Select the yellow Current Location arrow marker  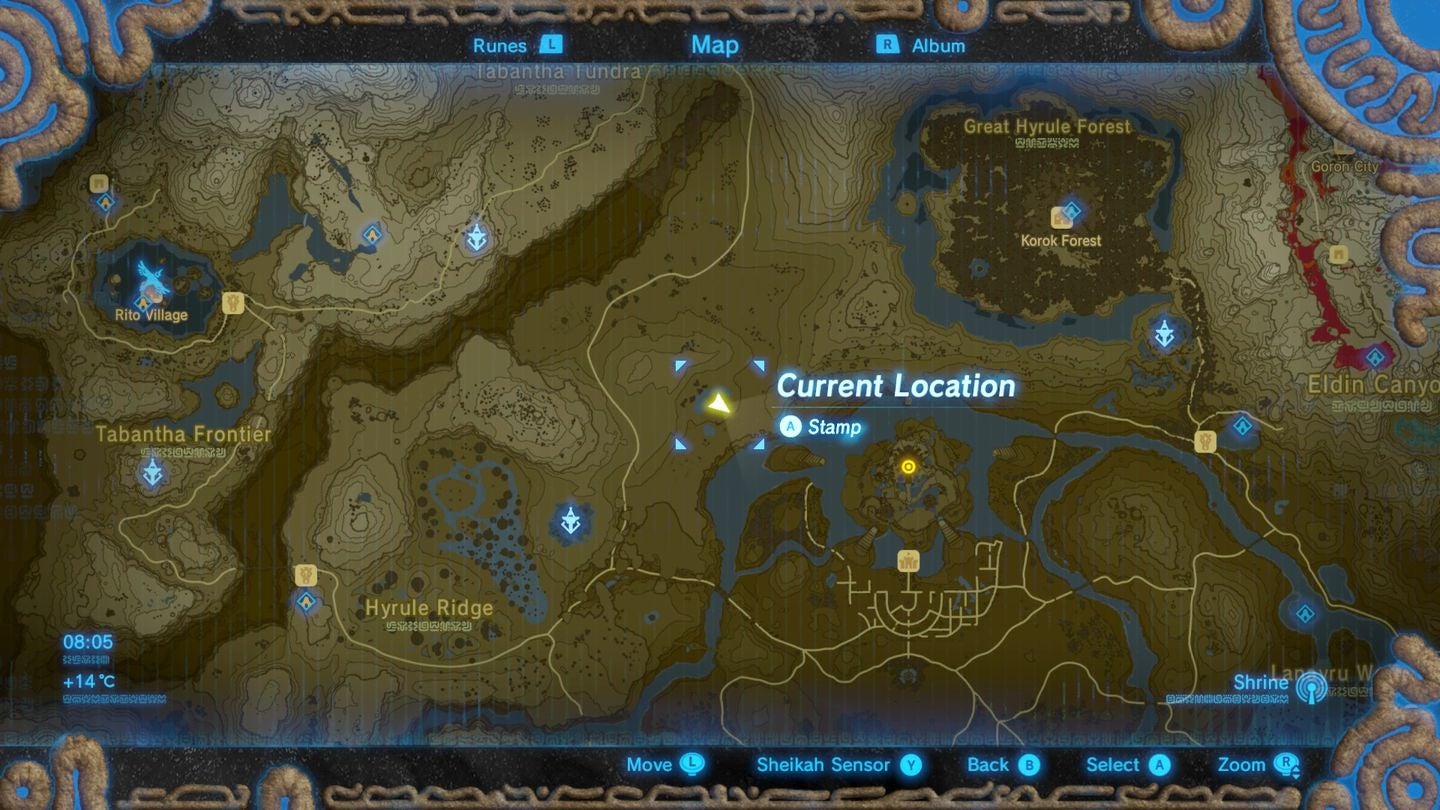click(719, 404)
